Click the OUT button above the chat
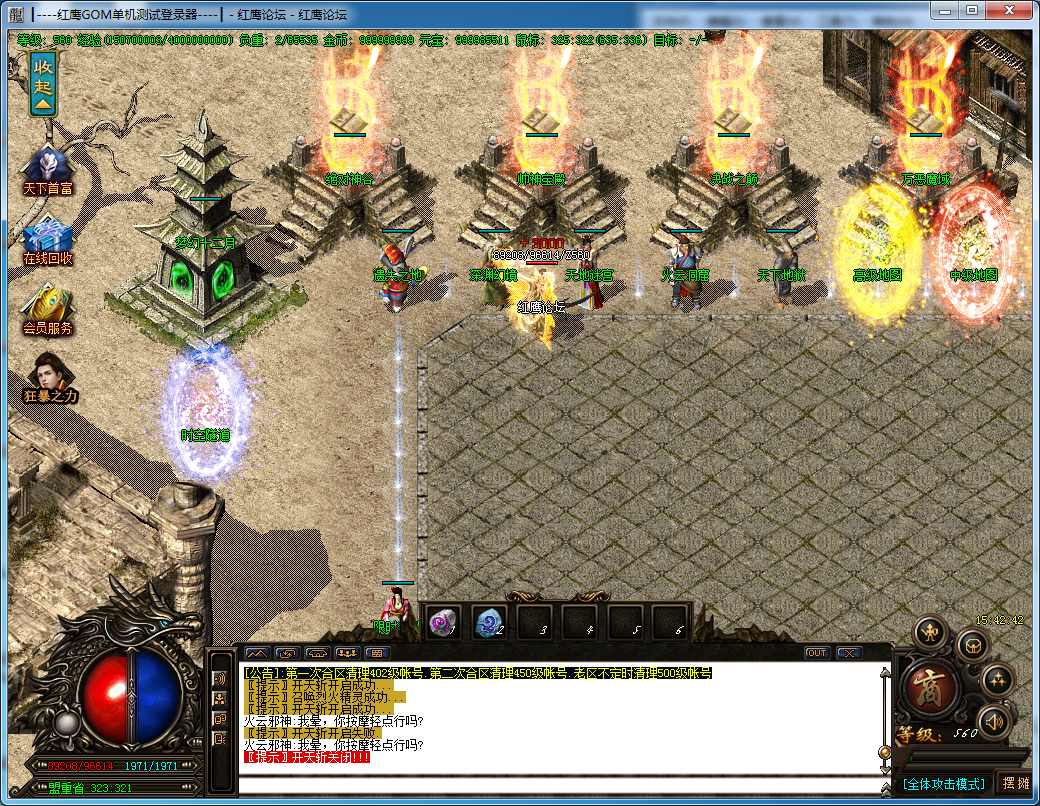This screenshot has width=1040, height=806. pyautogui.click(x=817, y=653)
